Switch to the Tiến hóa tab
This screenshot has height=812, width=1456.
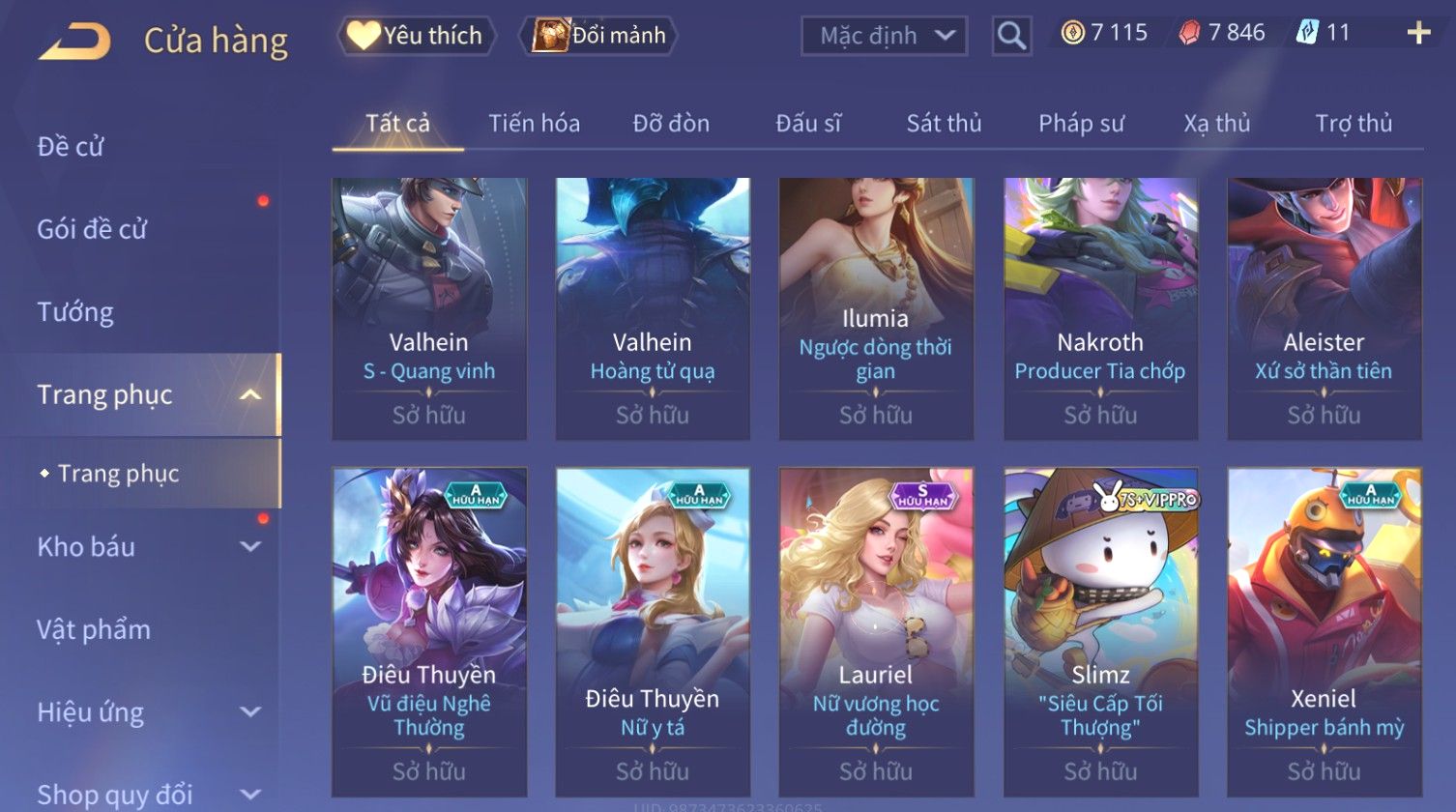534,124
